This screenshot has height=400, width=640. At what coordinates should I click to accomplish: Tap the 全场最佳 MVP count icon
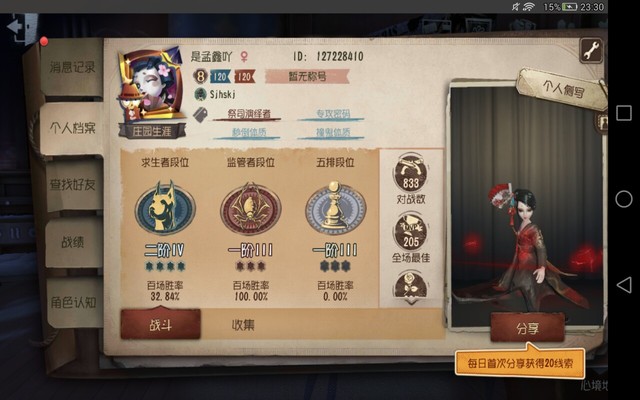coord(410,234)
